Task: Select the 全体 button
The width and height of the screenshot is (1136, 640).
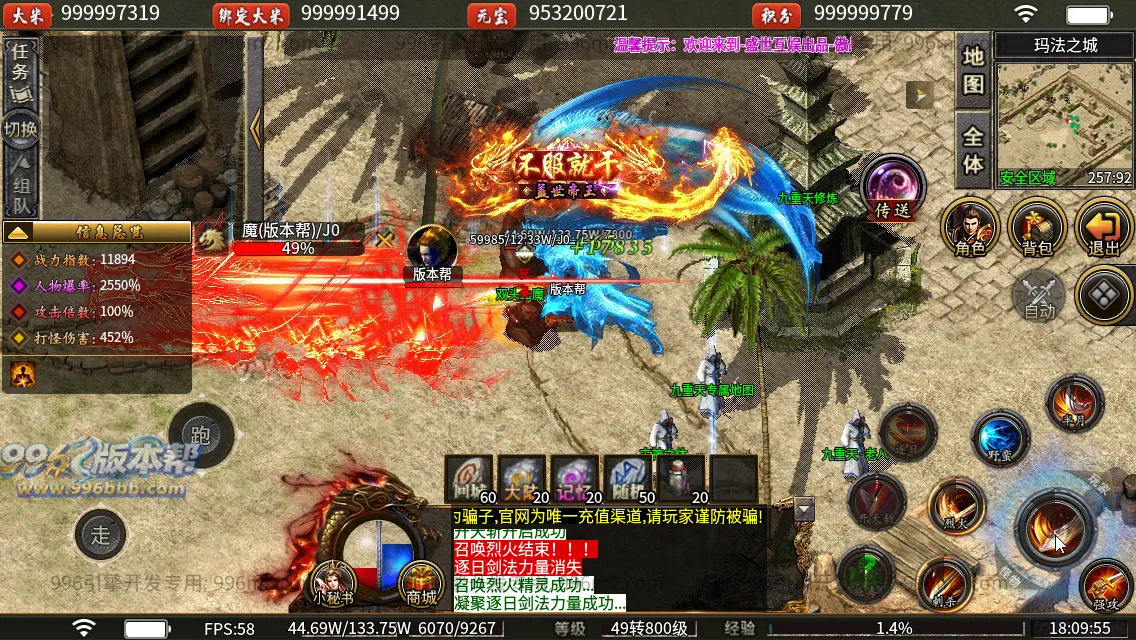Action: coord(973,150)
